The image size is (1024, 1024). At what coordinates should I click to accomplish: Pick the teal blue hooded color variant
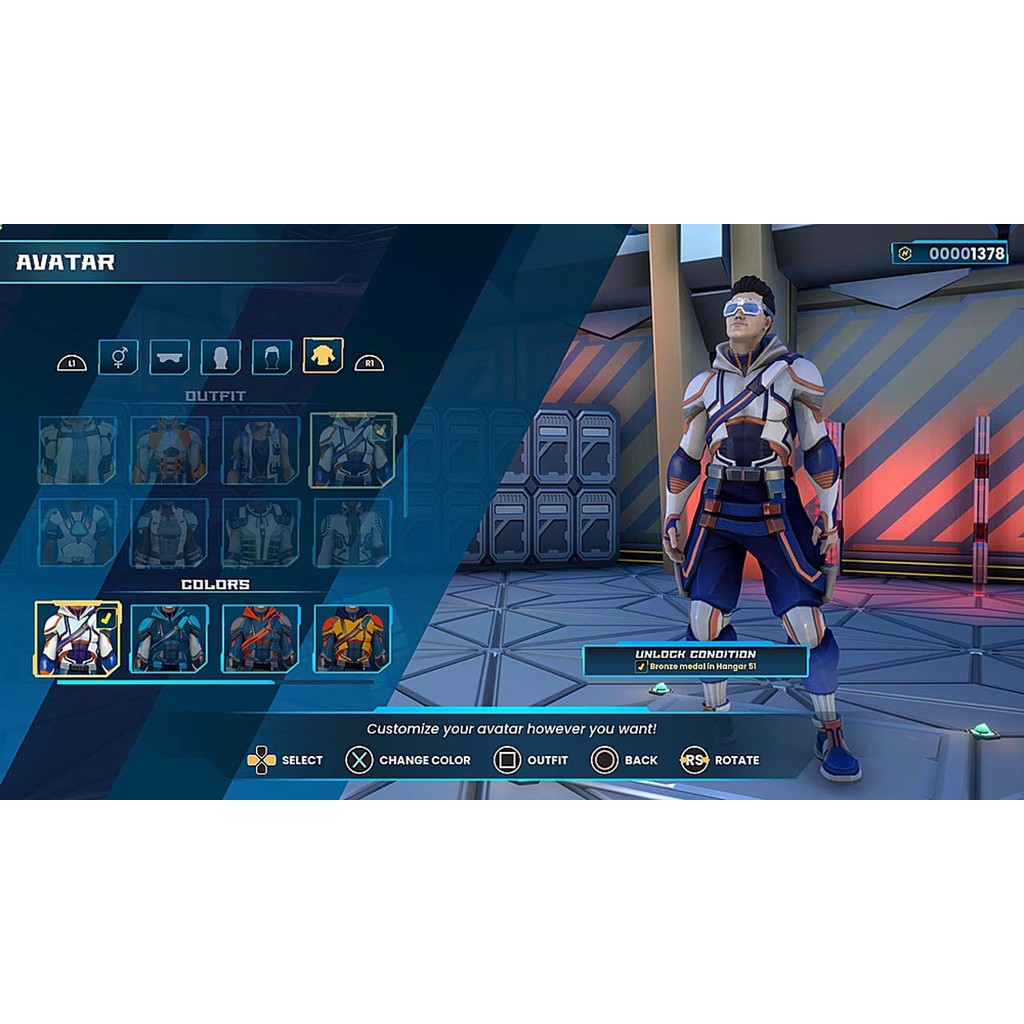click(x=169, y=638)
